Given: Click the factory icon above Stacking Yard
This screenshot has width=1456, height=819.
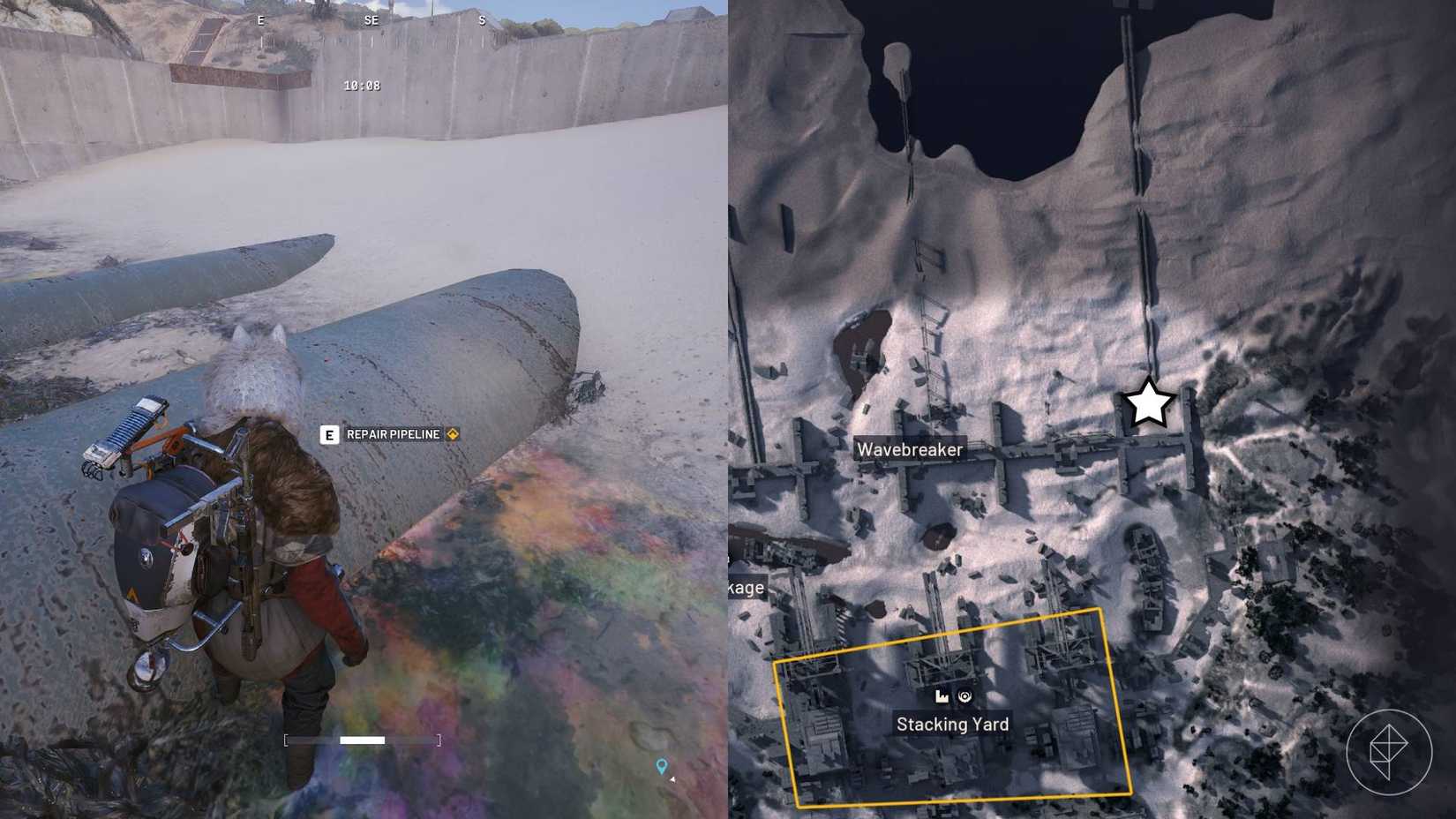Looking at the screenshot, I should (x=942, y=696).
